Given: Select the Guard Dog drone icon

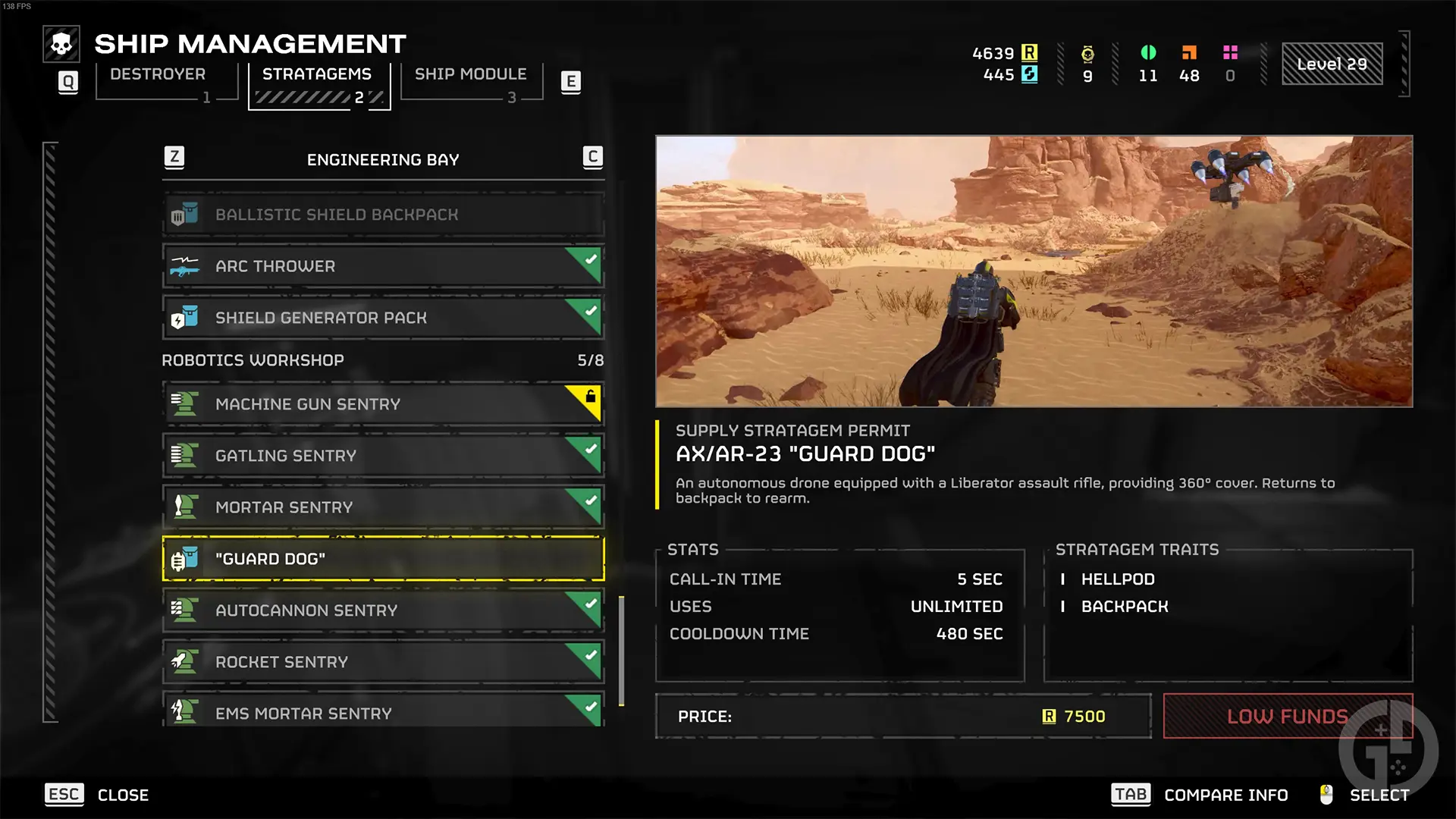Looking at the screenshot, I should [x=184, y=559].
